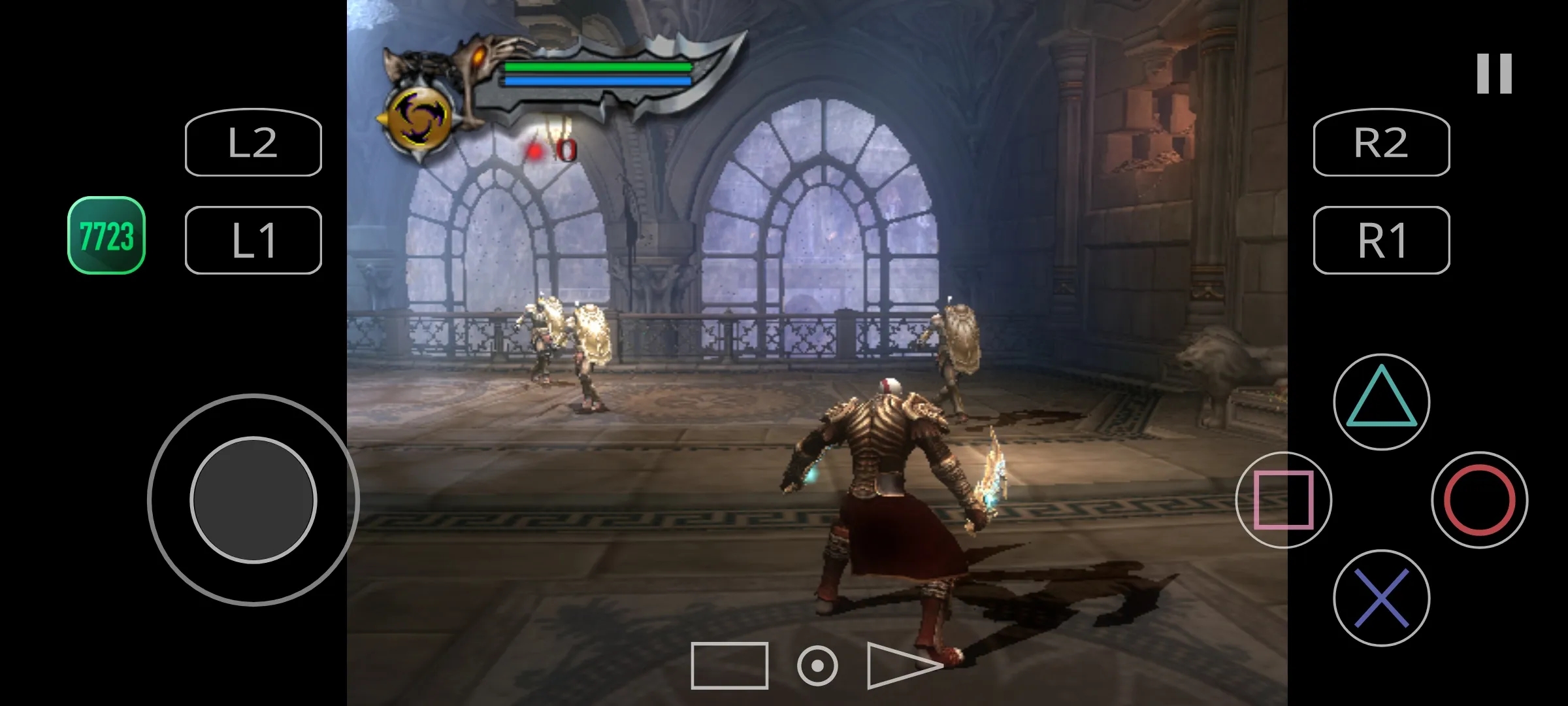1568x706 pixels.
Task: Tap the R1 shoulder button
Action: pos(1381,240)
